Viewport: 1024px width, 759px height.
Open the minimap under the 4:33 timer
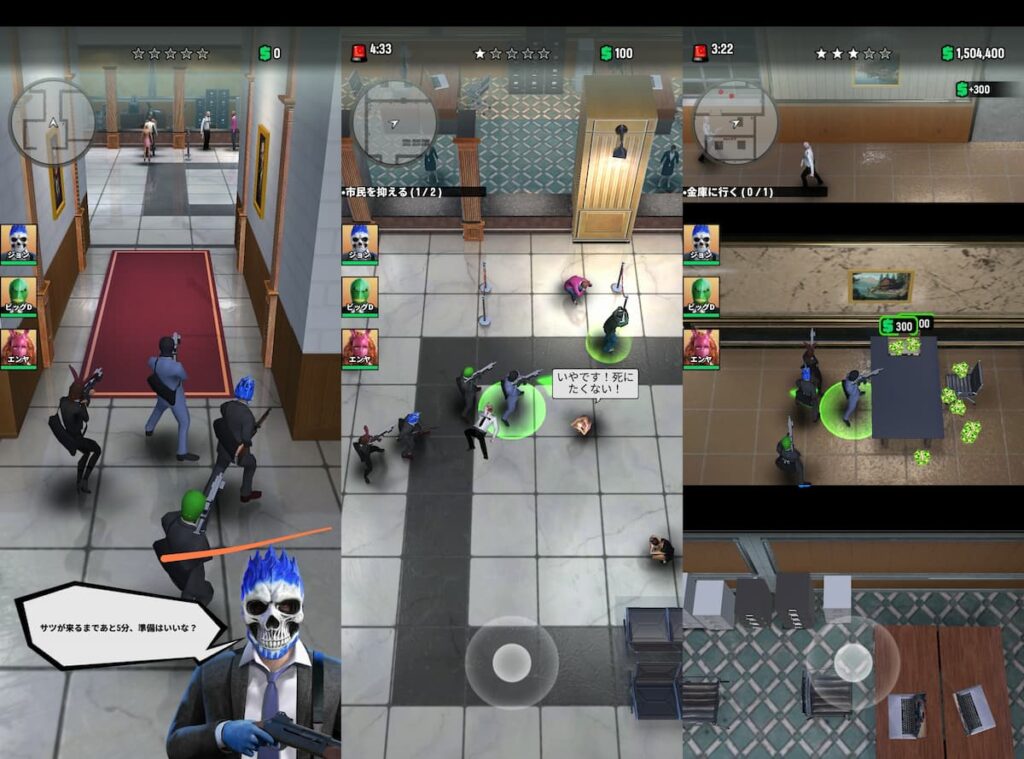point(394,123)
